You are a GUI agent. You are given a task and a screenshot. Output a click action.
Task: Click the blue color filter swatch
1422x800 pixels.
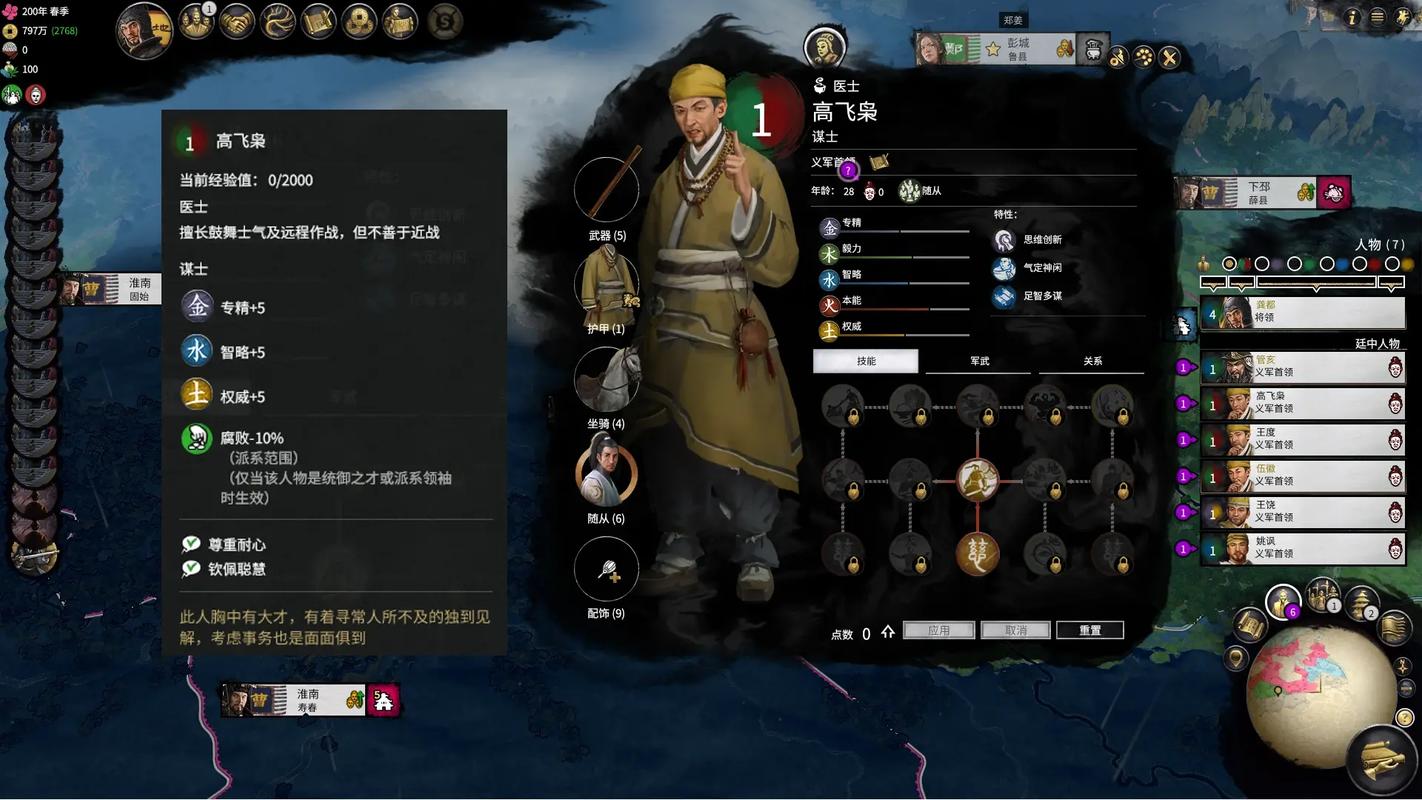tap(1341, 263)
